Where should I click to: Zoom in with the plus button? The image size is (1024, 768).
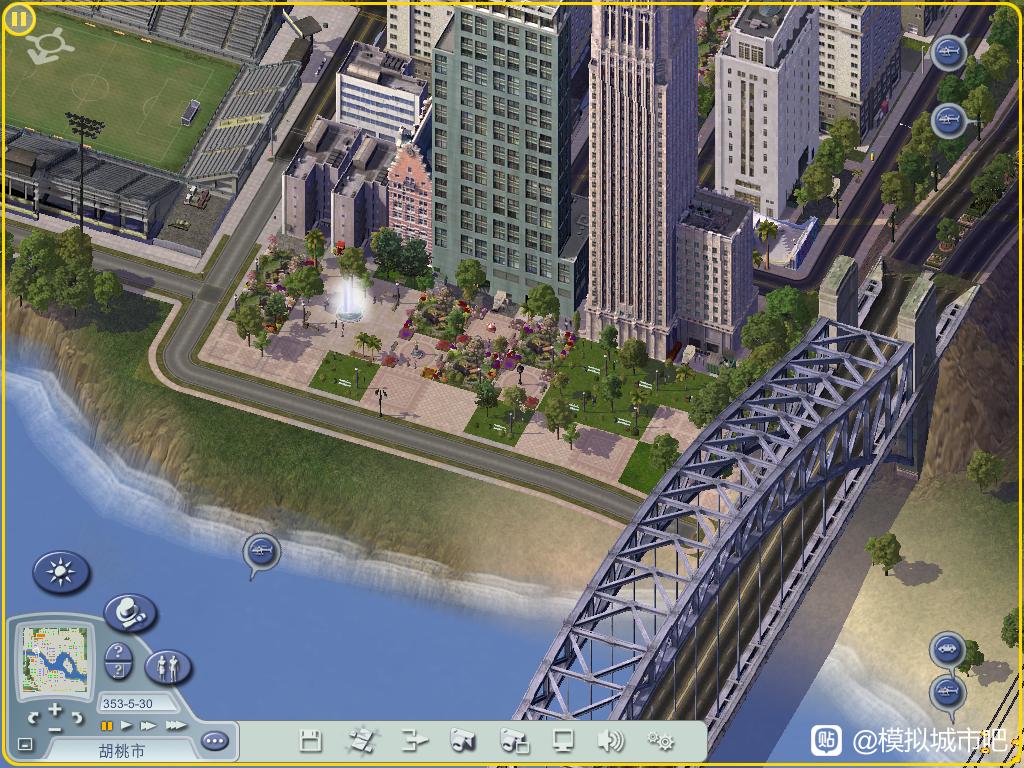(x=55, y=709)
